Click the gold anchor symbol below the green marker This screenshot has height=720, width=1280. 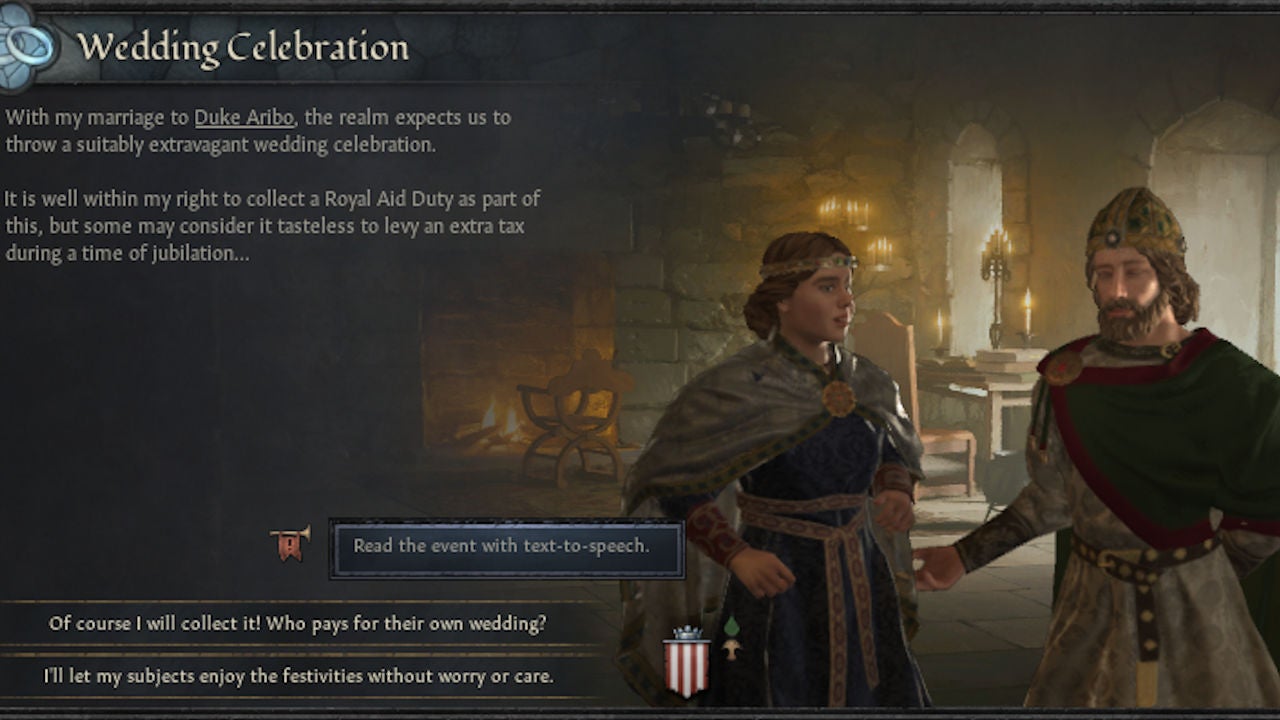coord(731,649)
